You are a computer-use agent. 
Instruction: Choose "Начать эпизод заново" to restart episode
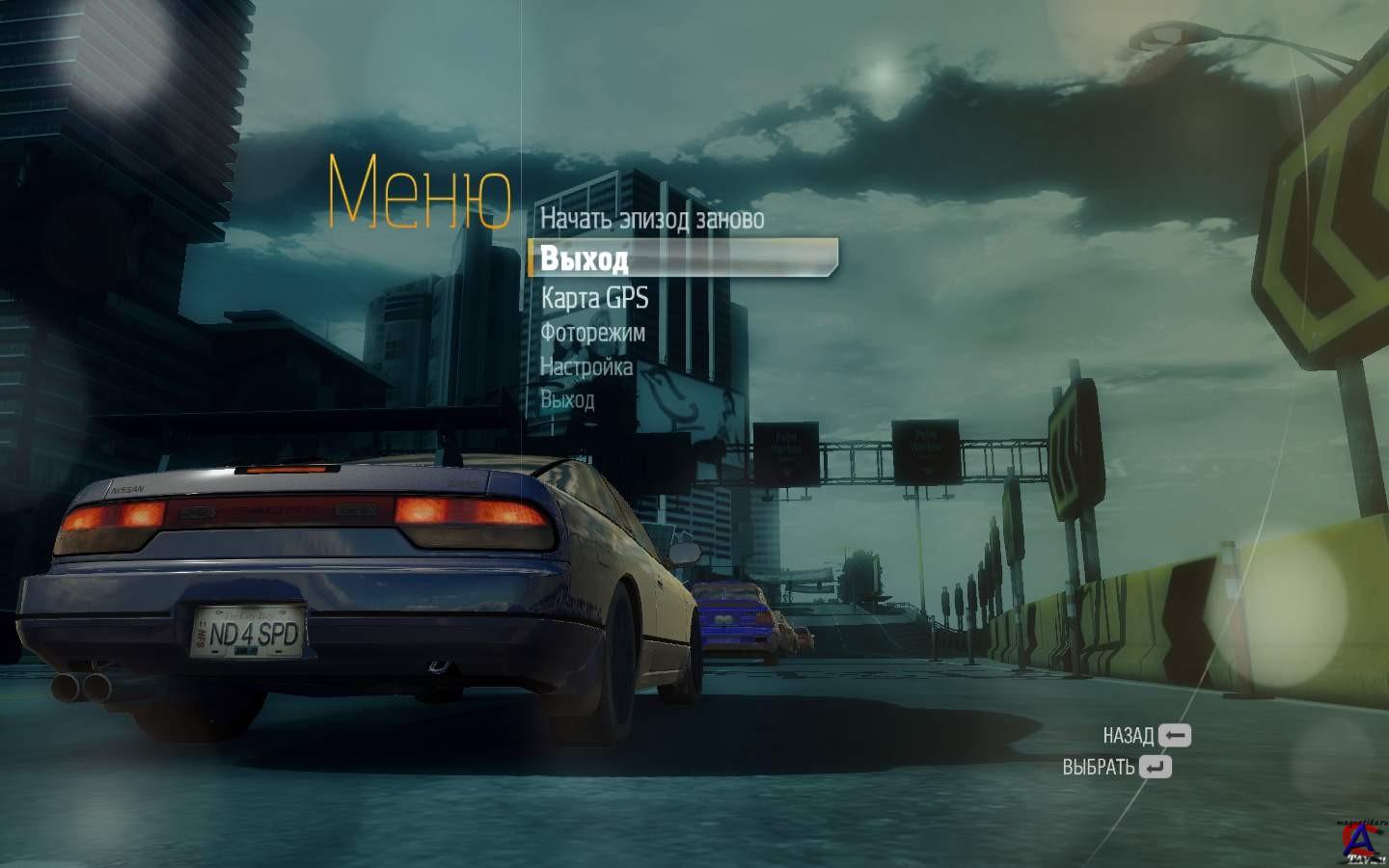651,219
